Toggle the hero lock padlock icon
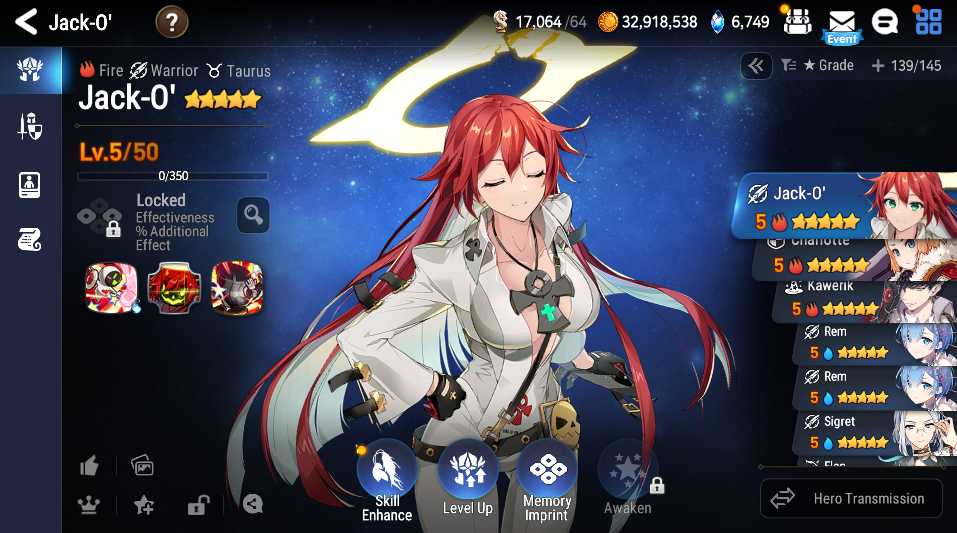This screenshot has width=957, height=533. click(197, 505)
